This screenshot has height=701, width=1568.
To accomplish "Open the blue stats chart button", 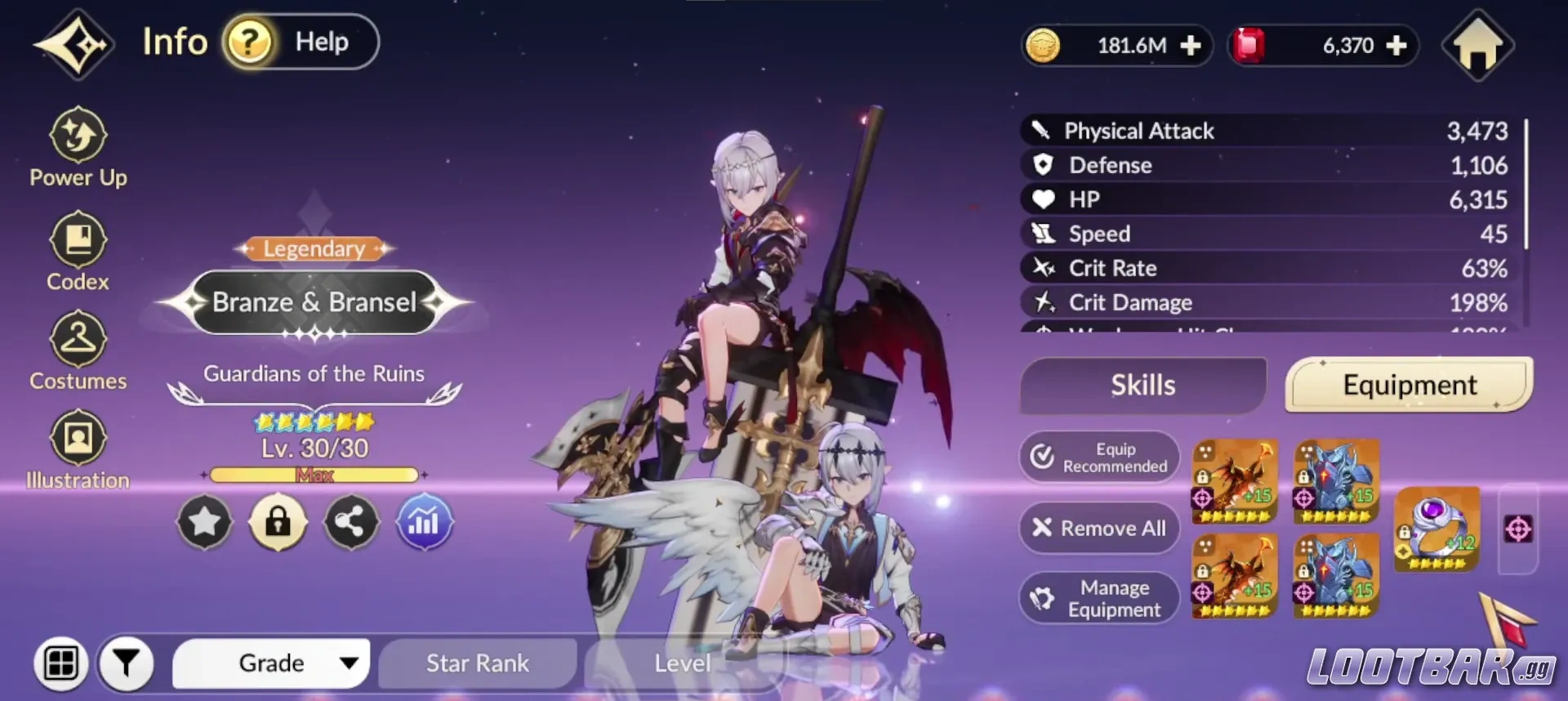I will pyautogui.click(x=424, y=521).
